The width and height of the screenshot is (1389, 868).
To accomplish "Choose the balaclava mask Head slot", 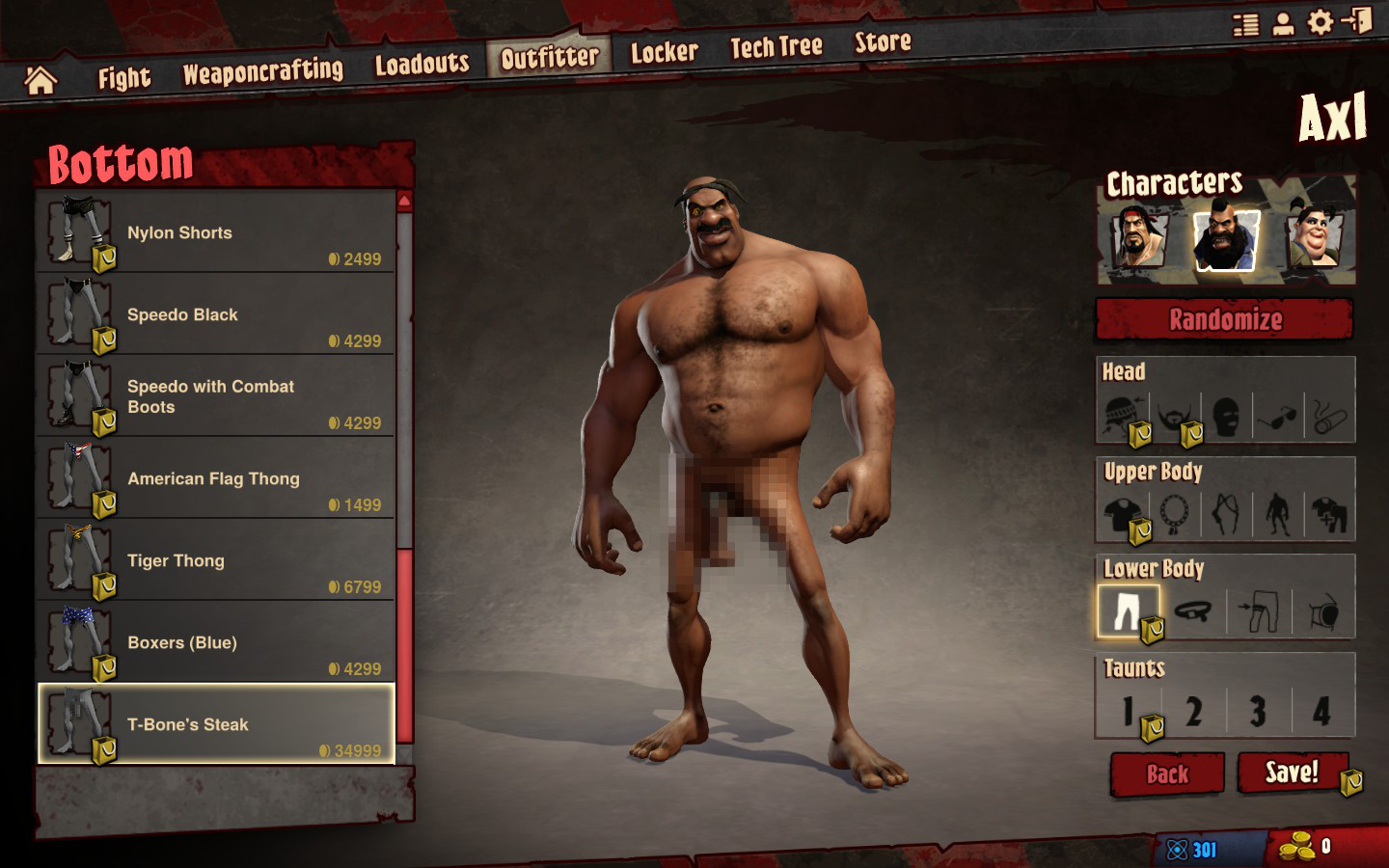I will (x=1226, y=417).
